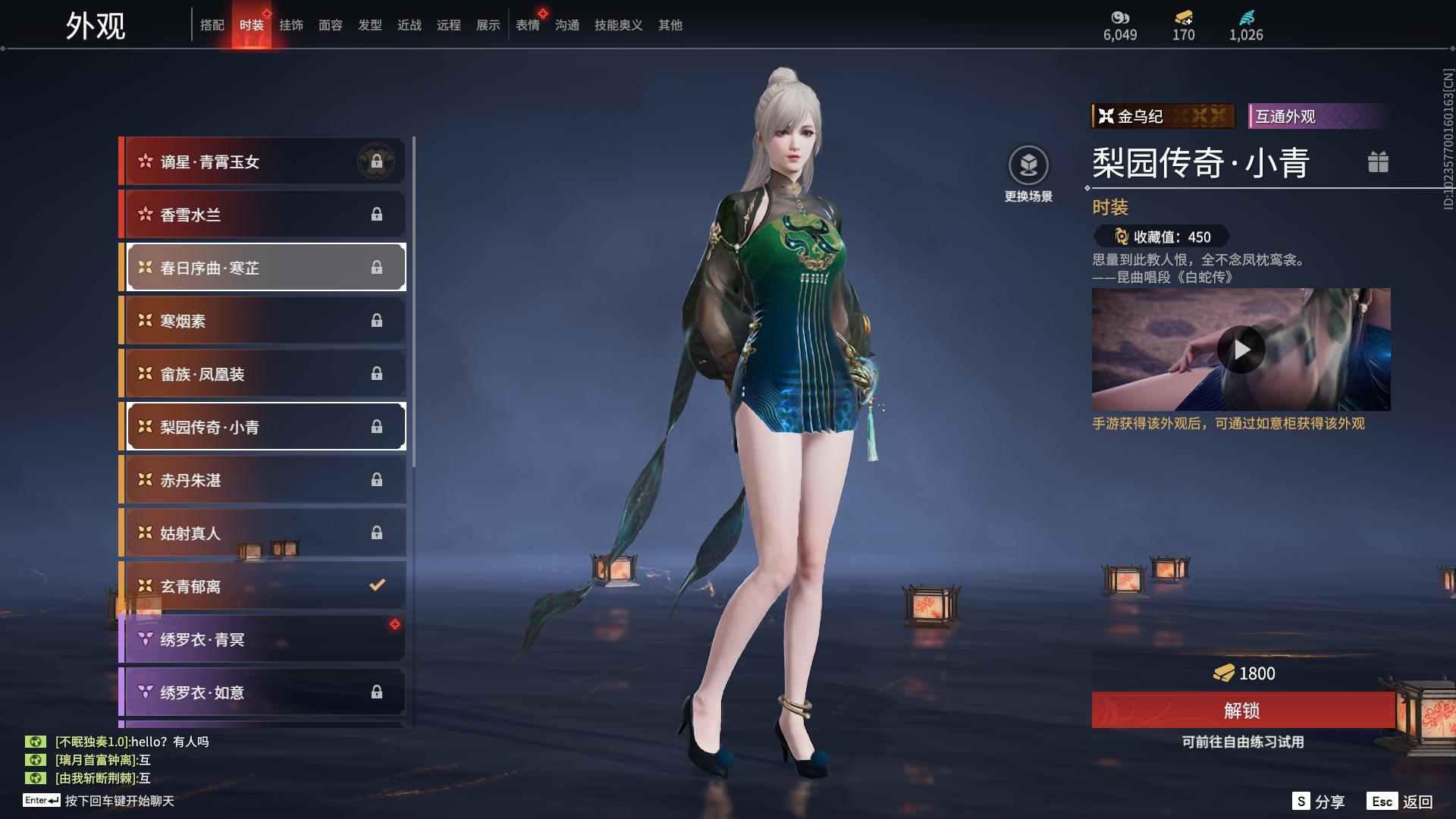Click the red badge on 绣罗衣·青冥
1456x819 pixels.
tap(394, 624)
